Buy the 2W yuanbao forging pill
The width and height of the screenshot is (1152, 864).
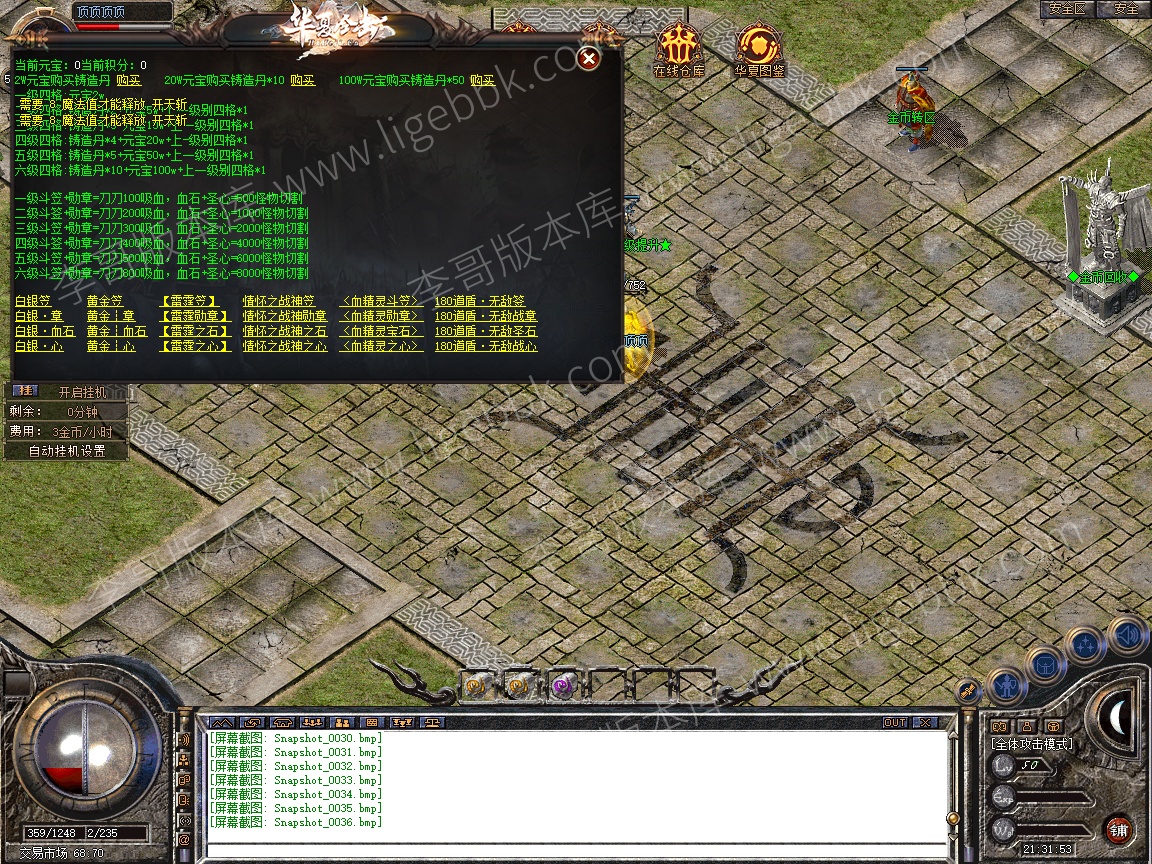click(128, 80)
